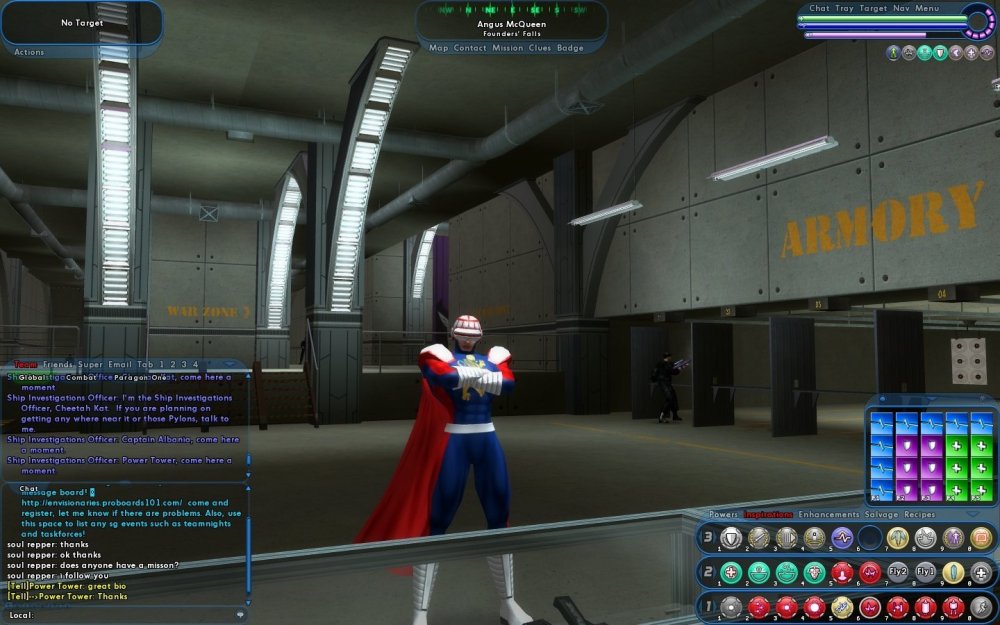Image resolution: width=1000 pixels, height=625 pixels.
Task: Open the Badge window
Action: (570, 48)
